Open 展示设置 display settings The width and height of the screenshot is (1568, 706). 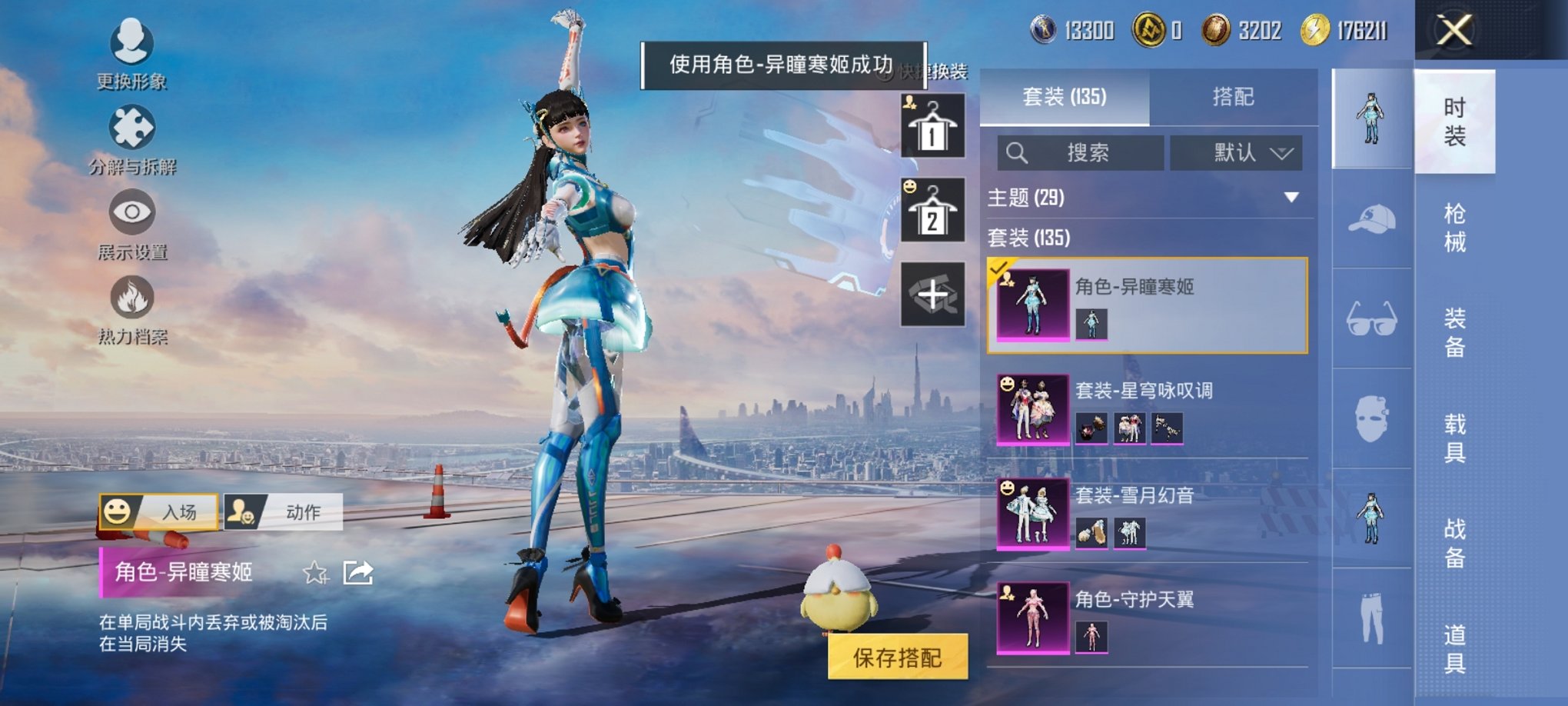[131, 223]
